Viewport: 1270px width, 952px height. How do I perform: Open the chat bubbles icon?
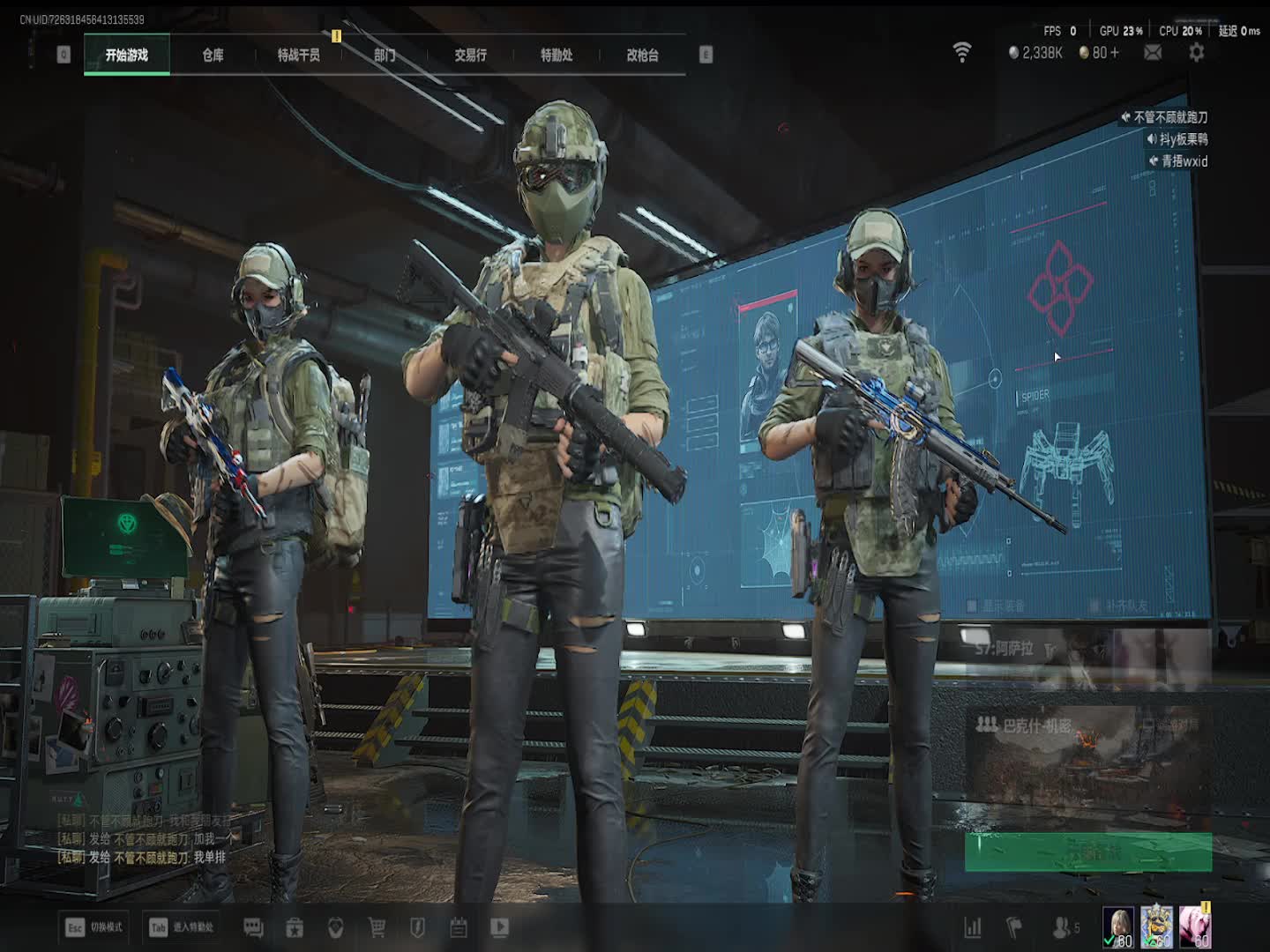click(253, 927)
